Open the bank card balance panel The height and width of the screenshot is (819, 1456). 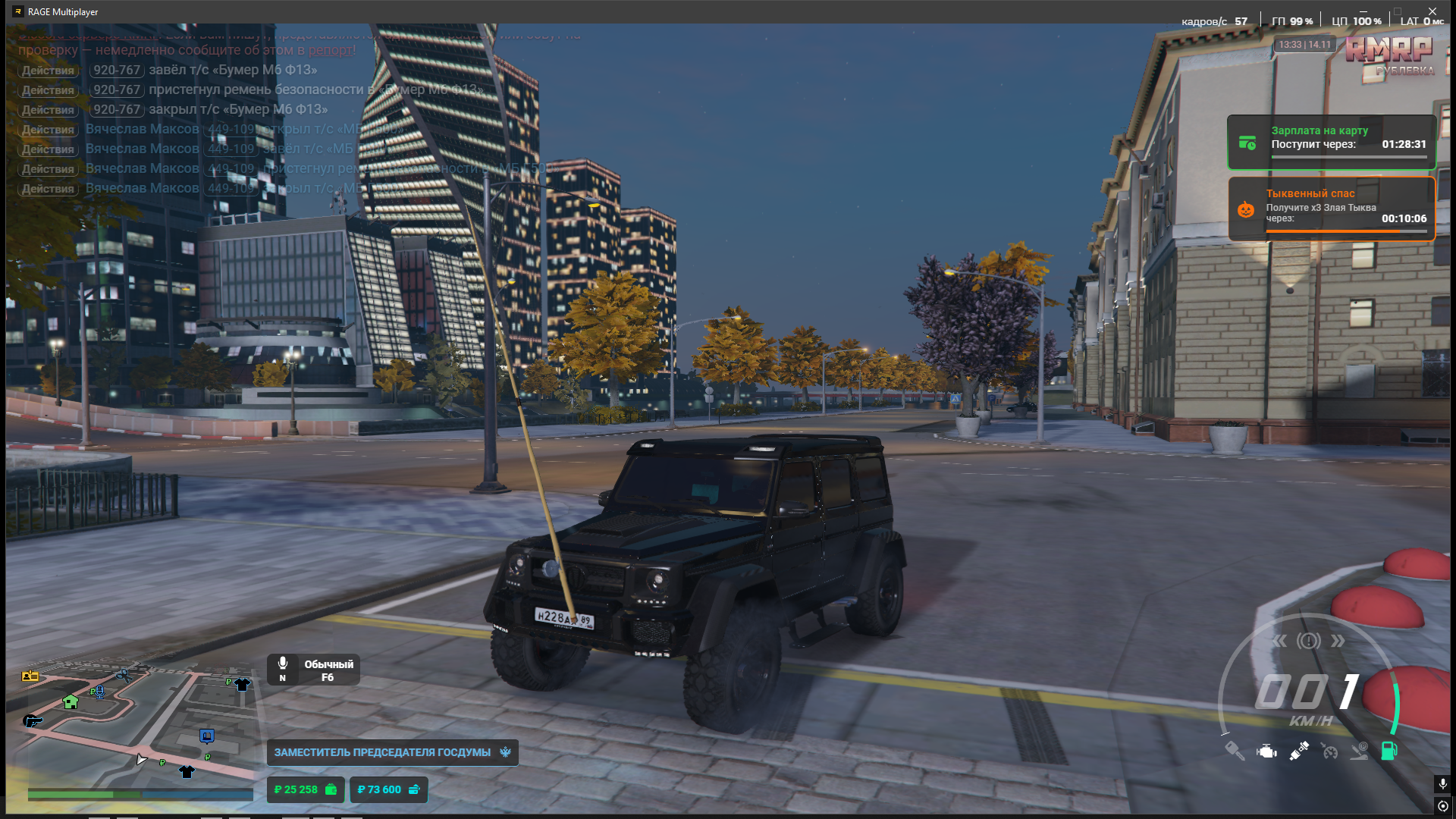[388, 789]
